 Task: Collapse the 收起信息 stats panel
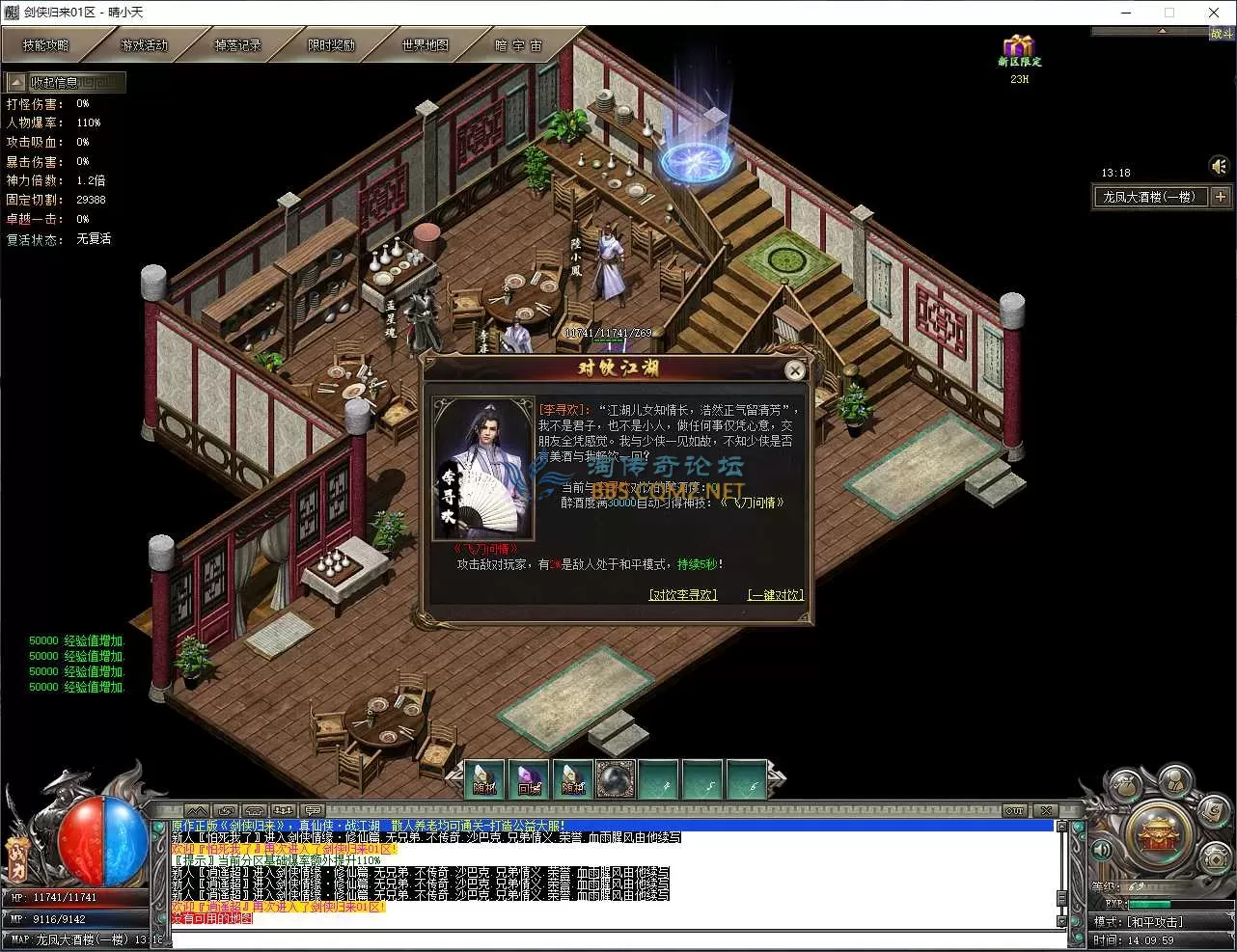(x=16, y=83)
